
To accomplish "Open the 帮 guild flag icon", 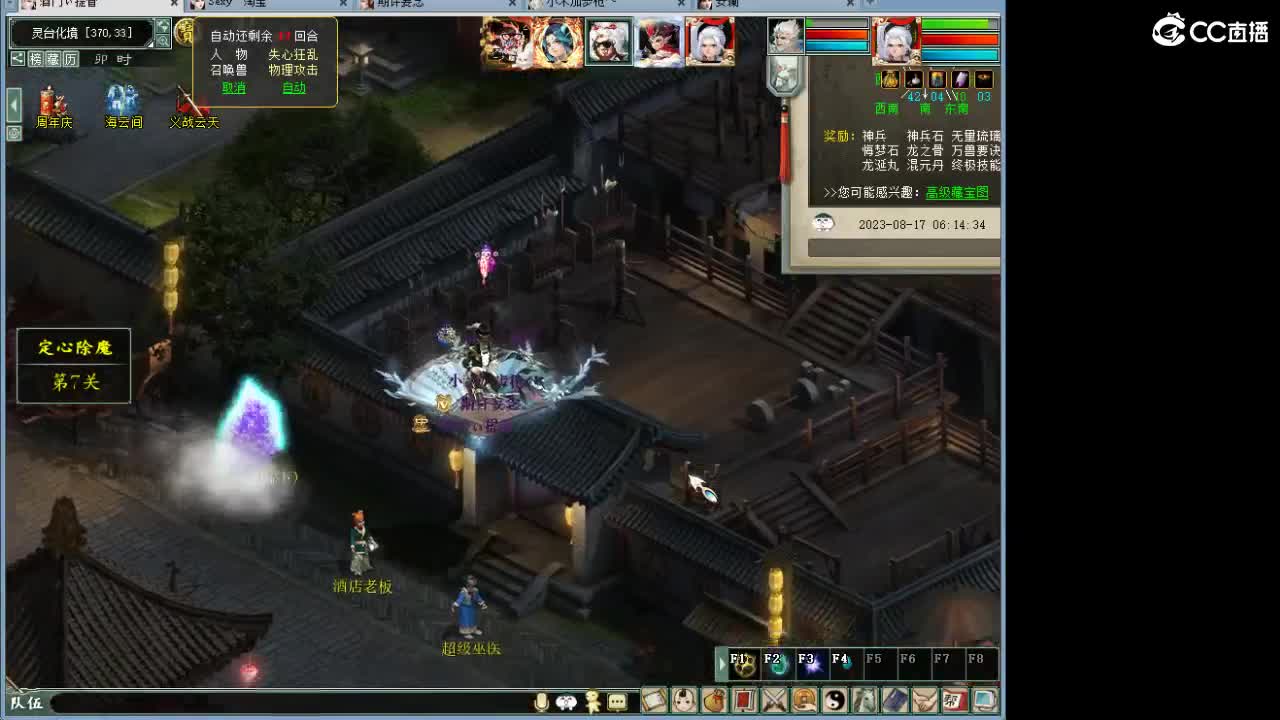I will [953, 700].
